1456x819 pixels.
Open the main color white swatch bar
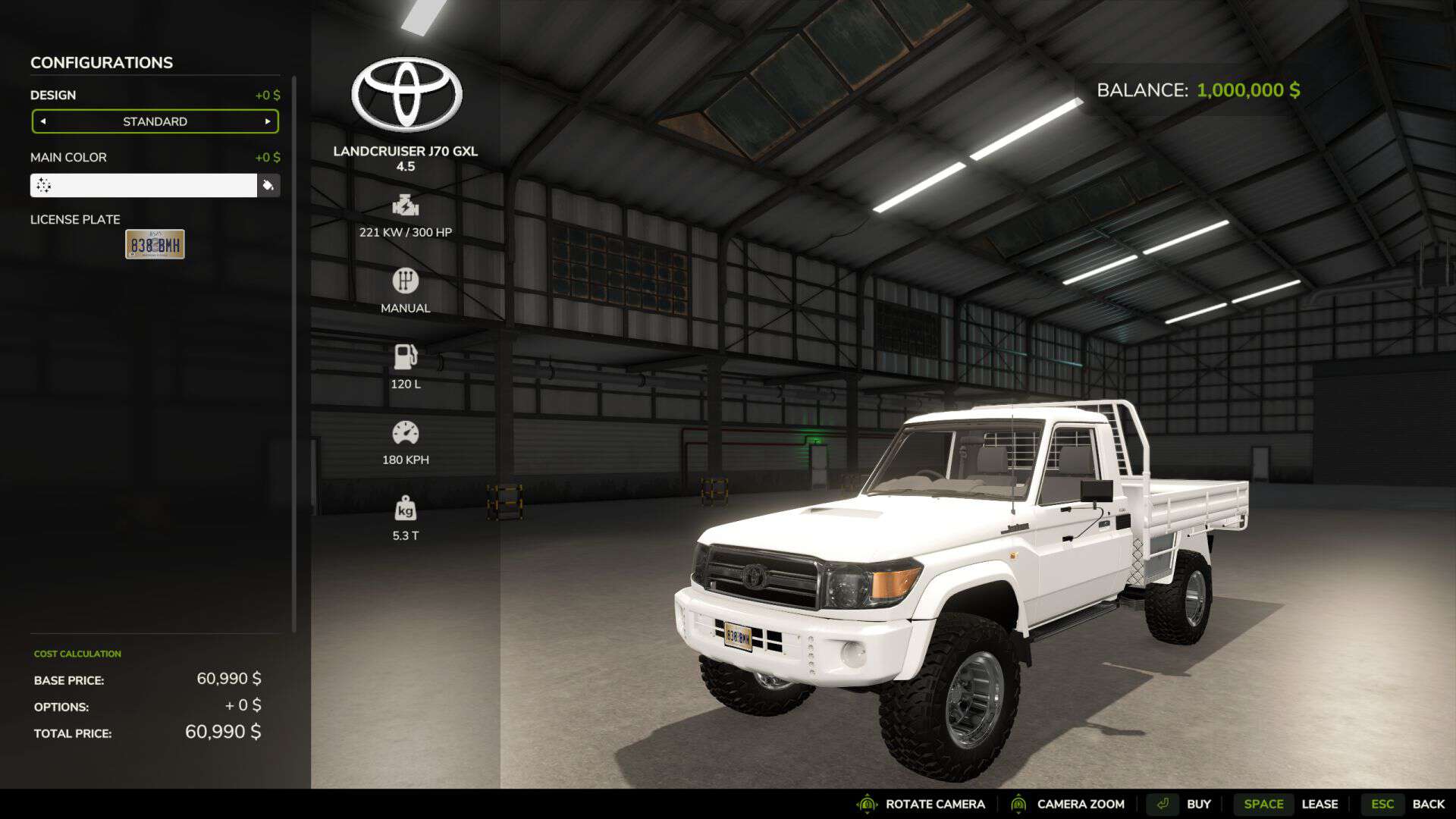click(x=143, y=186)
